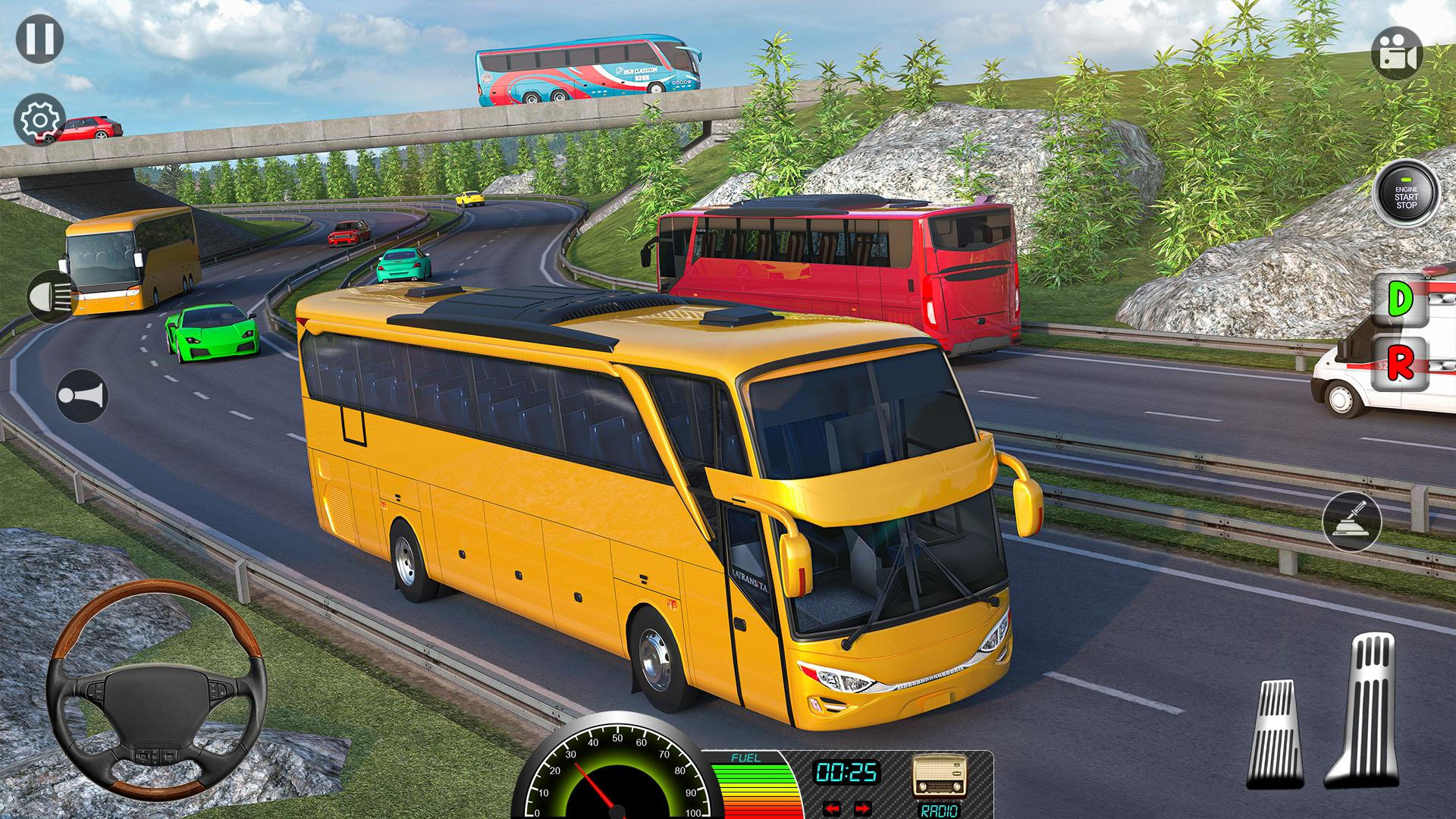The width and height of the screenshot is (1456, 819).
Task: Toggle the headlights icon
Action: click(x=52, y=297)
